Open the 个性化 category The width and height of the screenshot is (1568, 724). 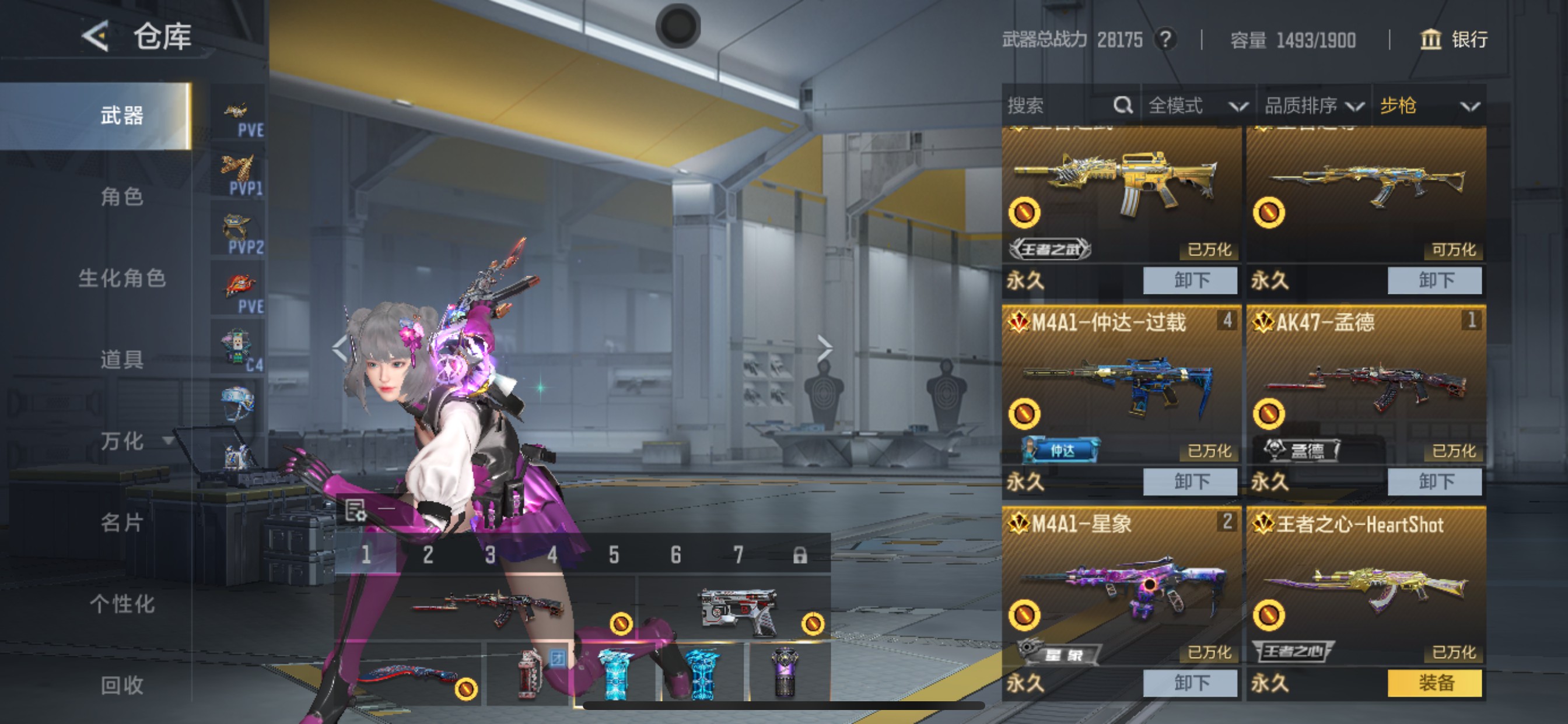coord(122,603)
